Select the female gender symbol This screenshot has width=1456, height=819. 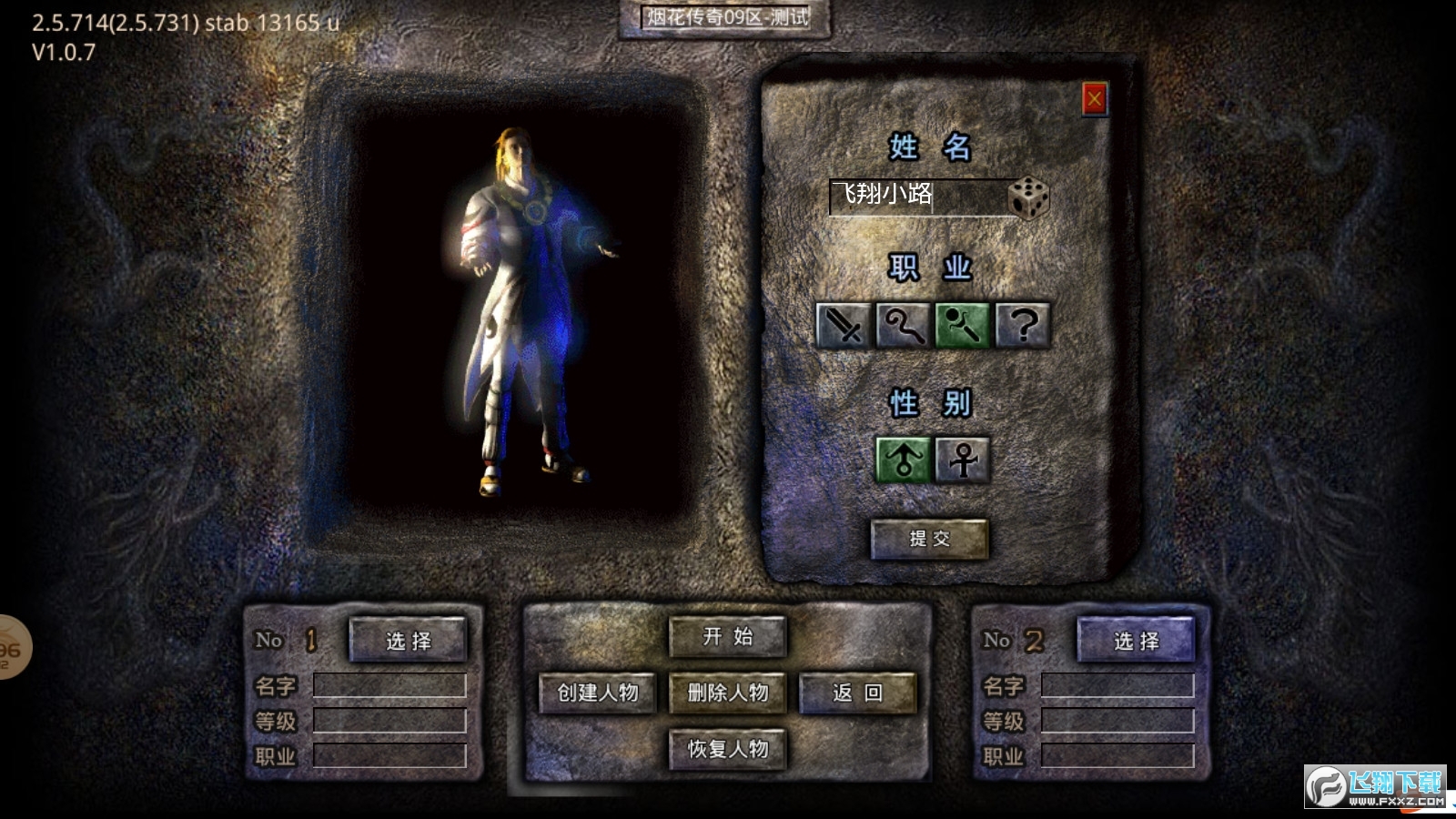click(963, 459)
